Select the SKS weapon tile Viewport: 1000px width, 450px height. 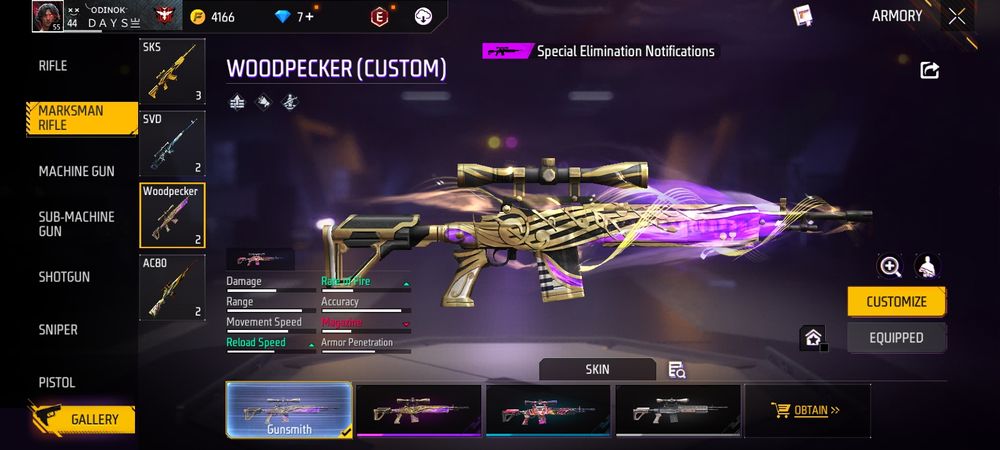click(172, 72)
